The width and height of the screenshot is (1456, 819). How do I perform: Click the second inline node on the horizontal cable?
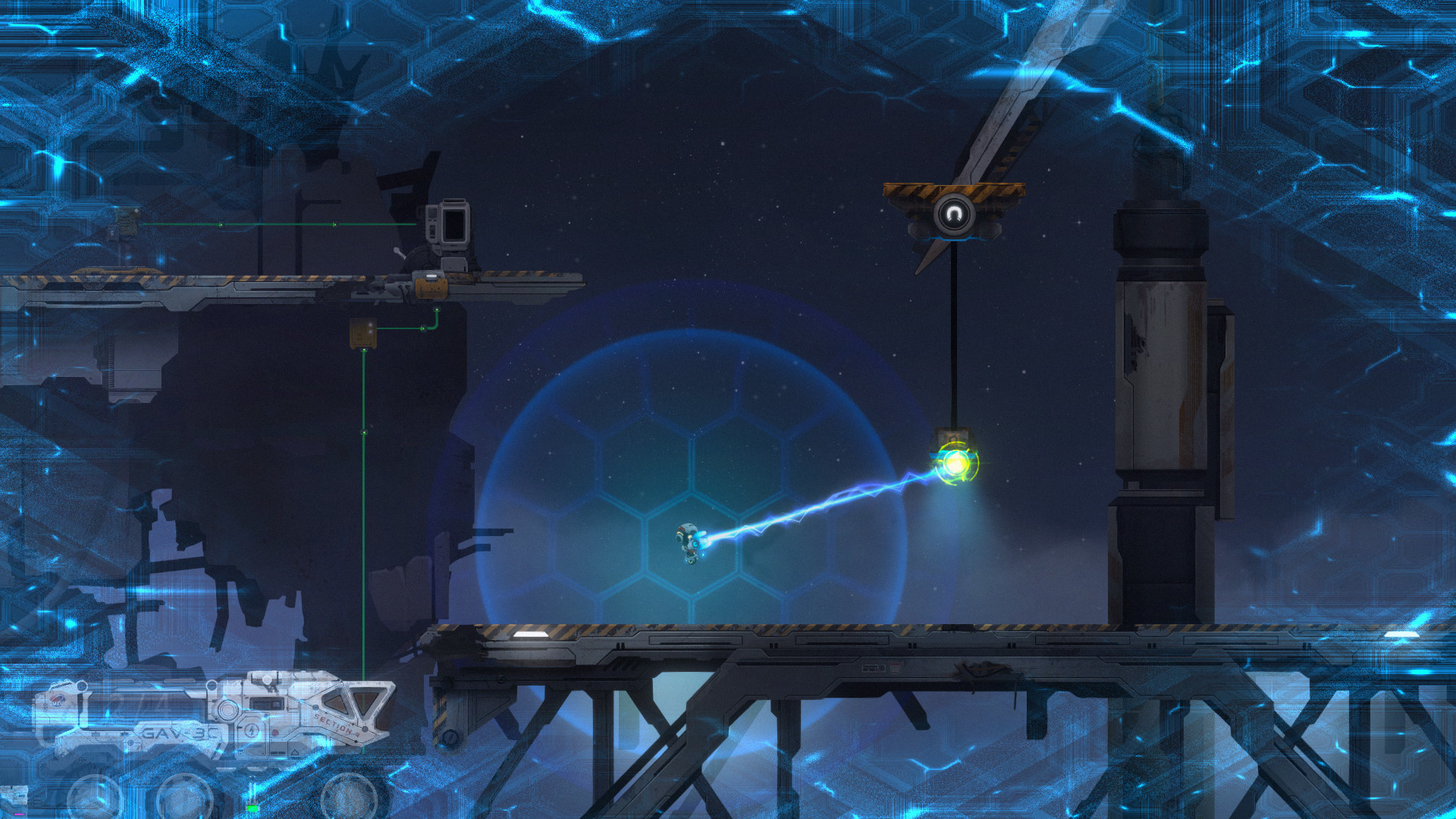(335, 224)
